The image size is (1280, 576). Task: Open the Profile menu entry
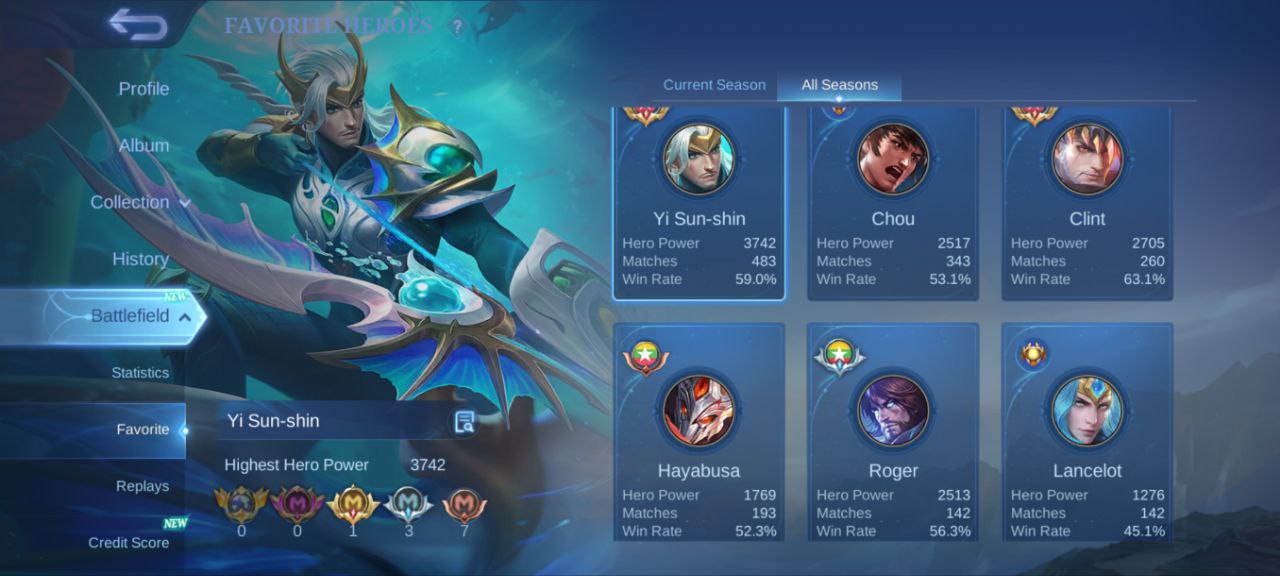(x=143, y=89)
